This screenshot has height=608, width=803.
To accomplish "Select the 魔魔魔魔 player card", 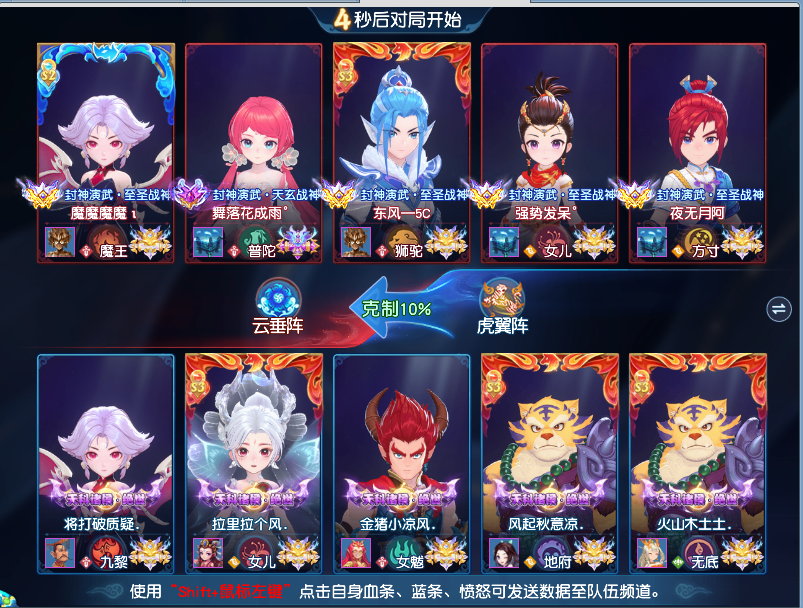I will (106, 130).
